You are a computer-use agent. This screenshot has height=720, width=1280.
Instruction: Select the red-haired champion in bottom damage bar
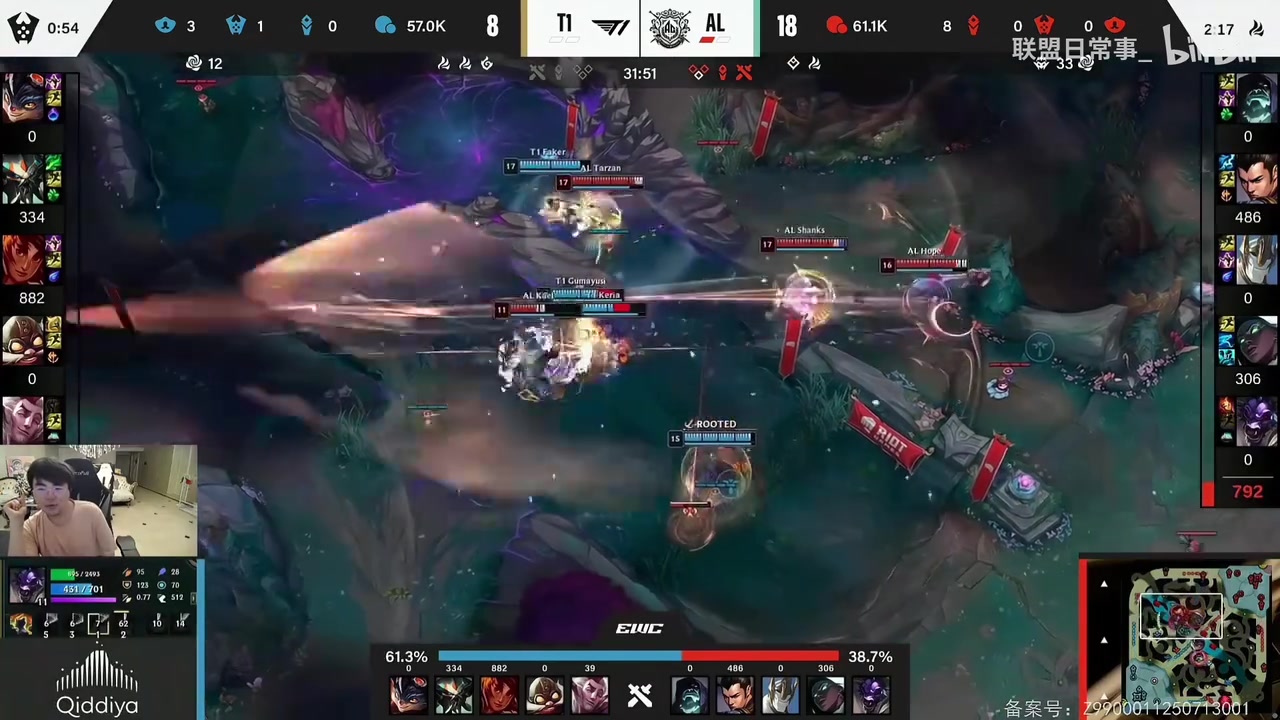pyautogui.click(x=498, y=695)
